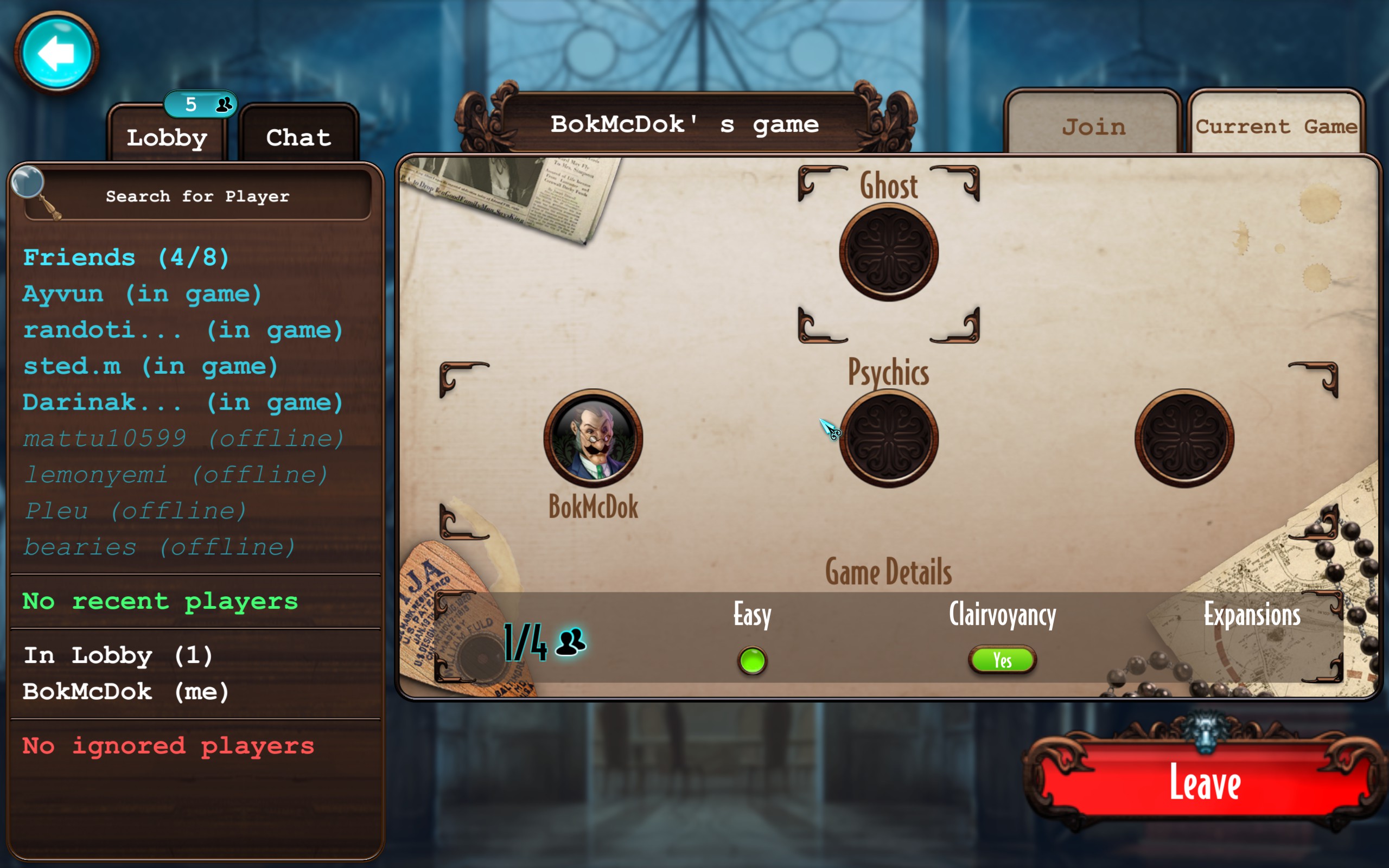Leave the game with red button
Screen dimensions: 1389x868
(1205, 783)
